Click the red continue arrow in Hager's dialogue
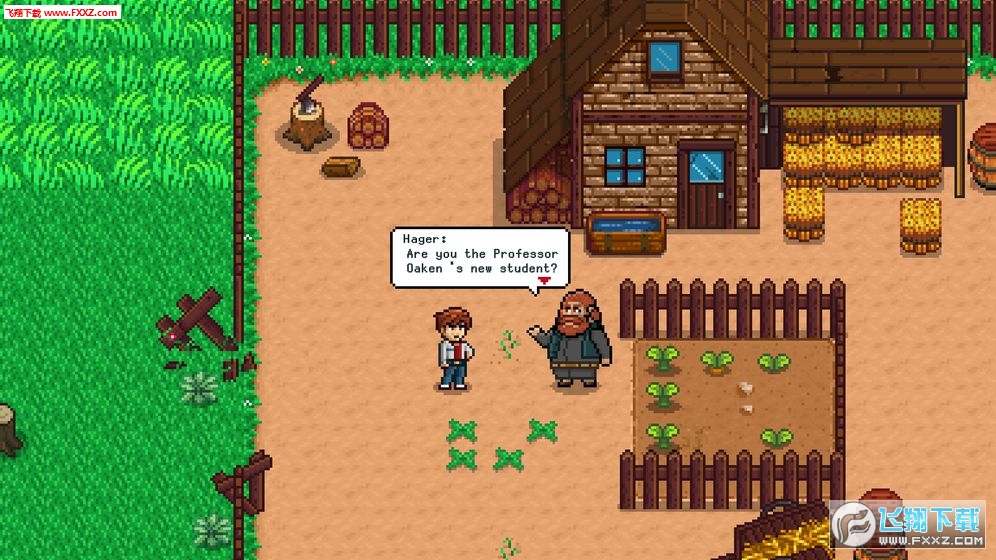The height and width of the screenshot is (560, 996). point(544,282)
